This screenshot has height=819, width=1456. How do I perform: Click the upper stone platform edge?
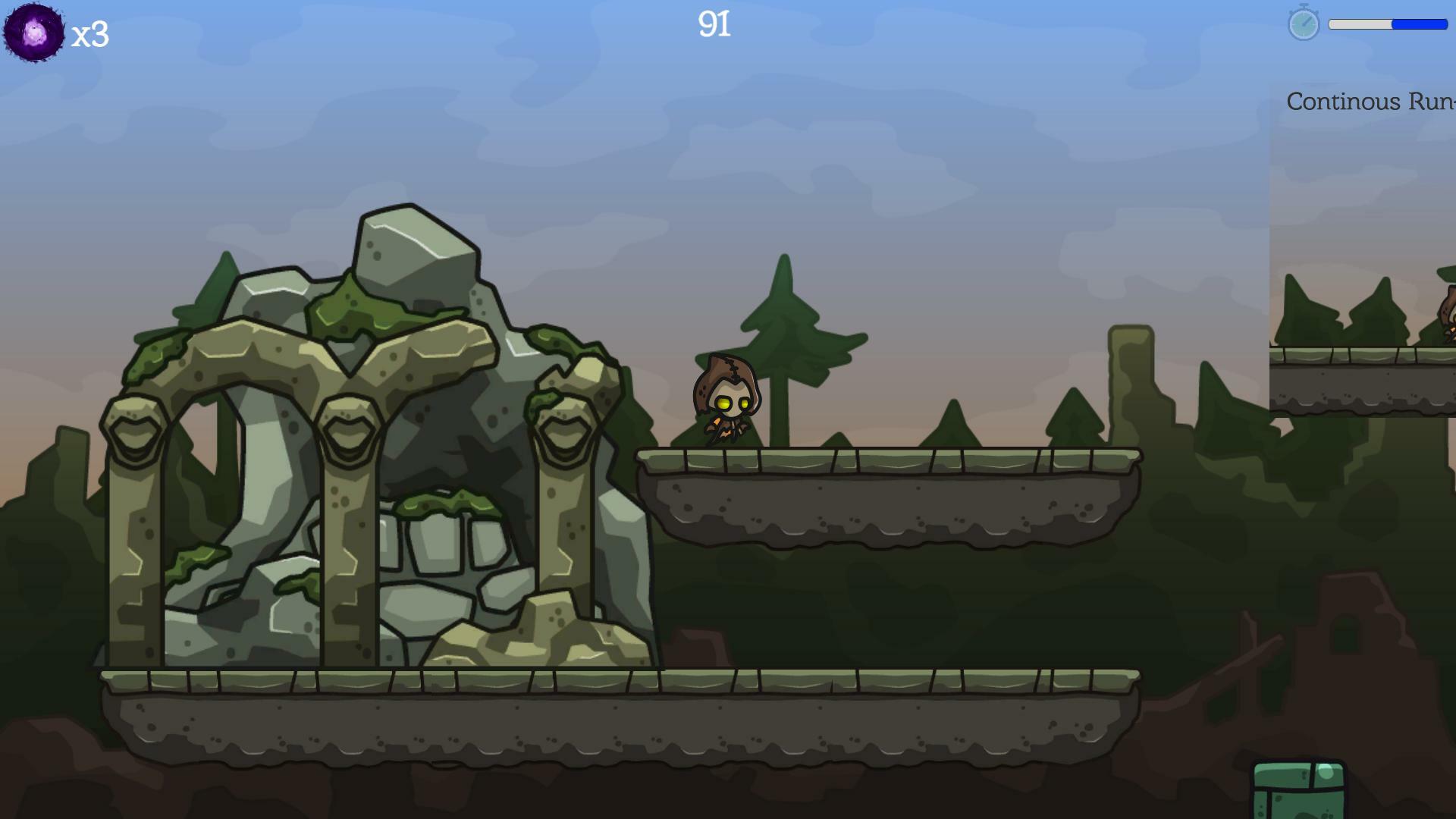pyautogui.click(x=872, y=459)
